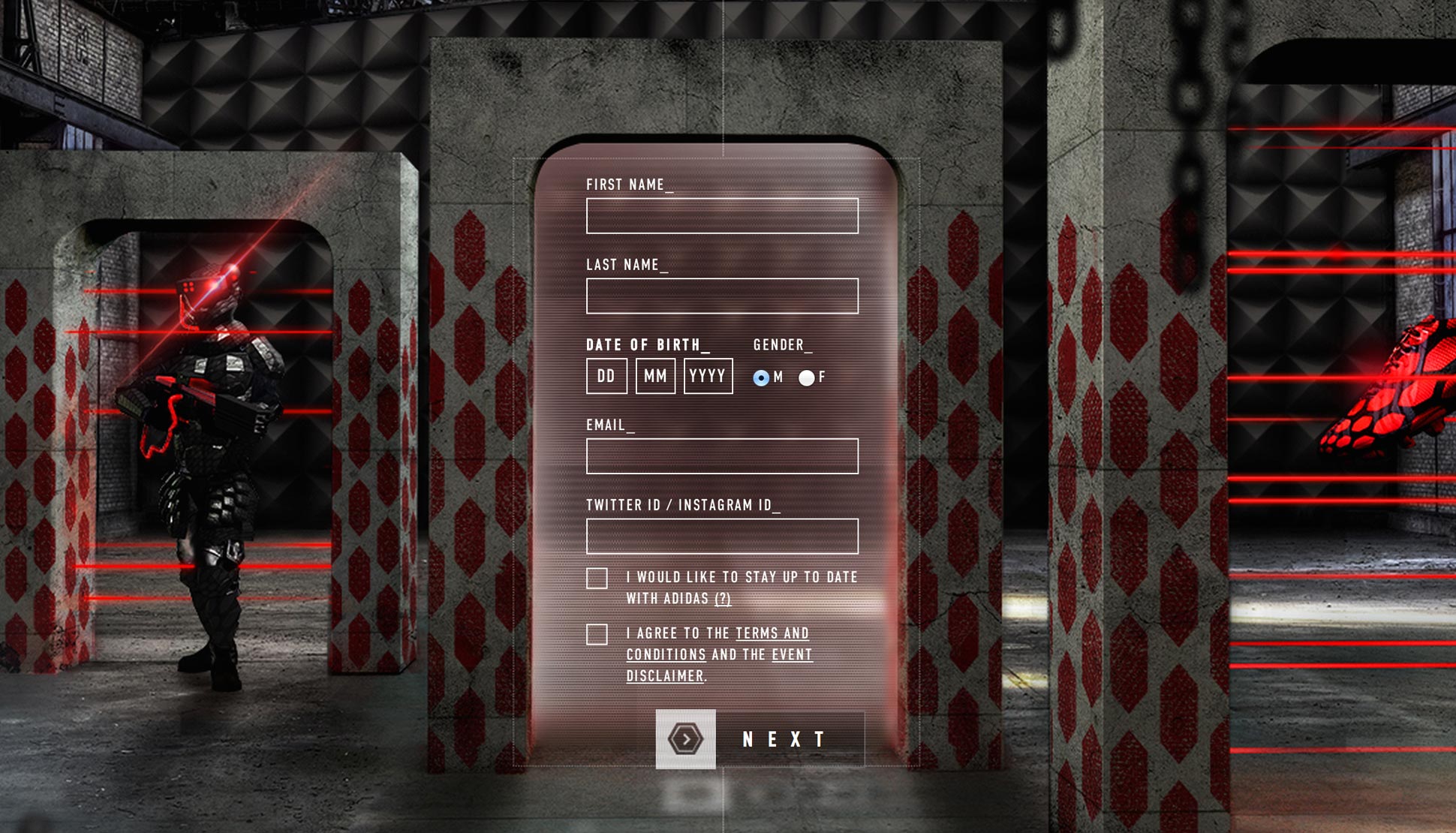Check the agree to terms checkbox
The height and width of the screenshot is (833, 1456).
597,635
